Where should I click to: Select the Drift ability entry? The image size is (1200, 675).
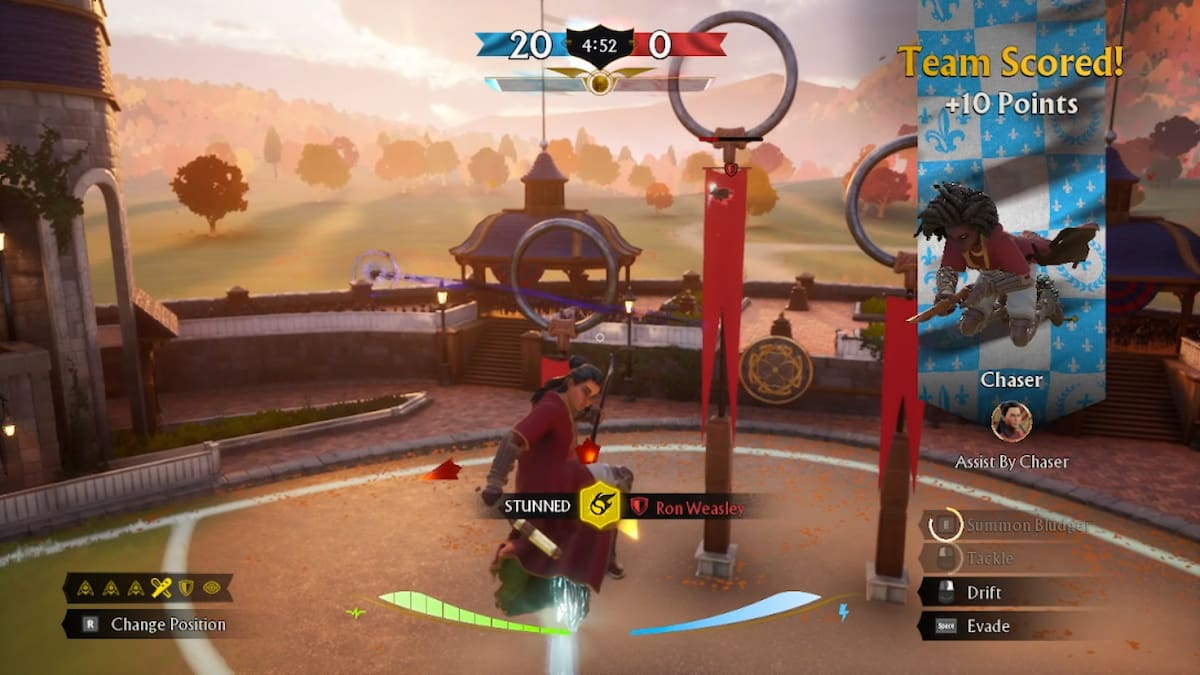pos(983,592)
